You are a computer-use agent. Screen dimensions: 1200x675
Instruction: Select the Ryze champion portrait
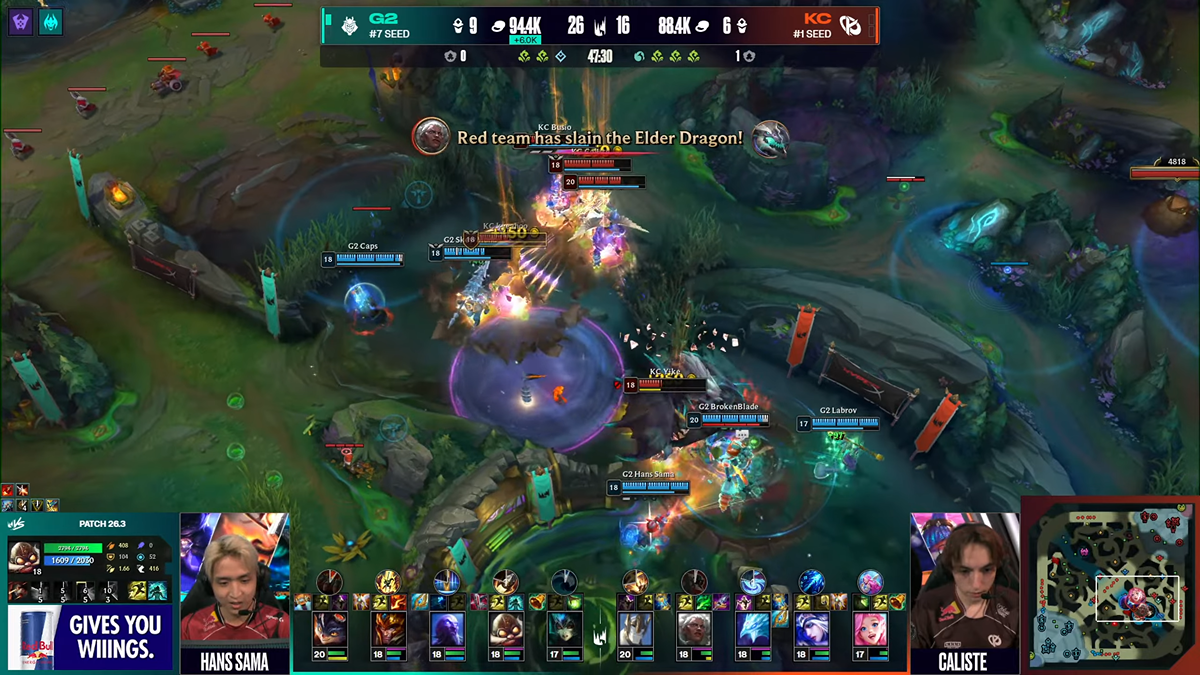(447, 630)
